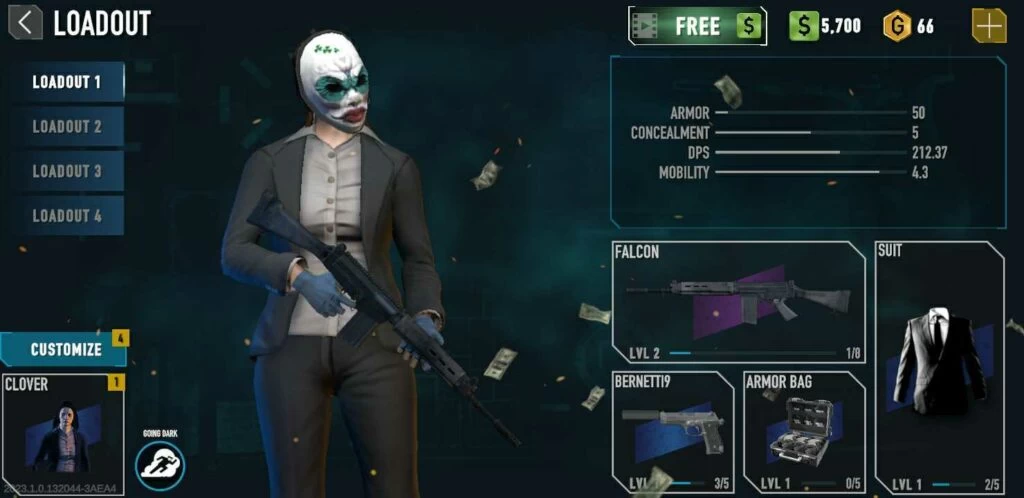Switch to Loadout 2
Screen dimensions: 1024x498
67,127
